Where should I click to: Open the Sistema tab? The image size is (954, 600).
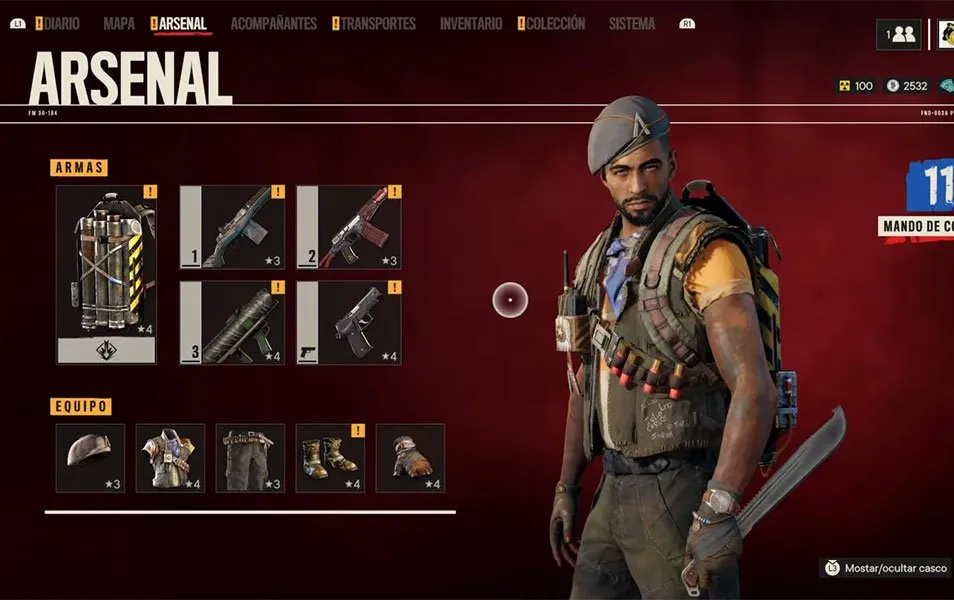[x=632, y=24]
